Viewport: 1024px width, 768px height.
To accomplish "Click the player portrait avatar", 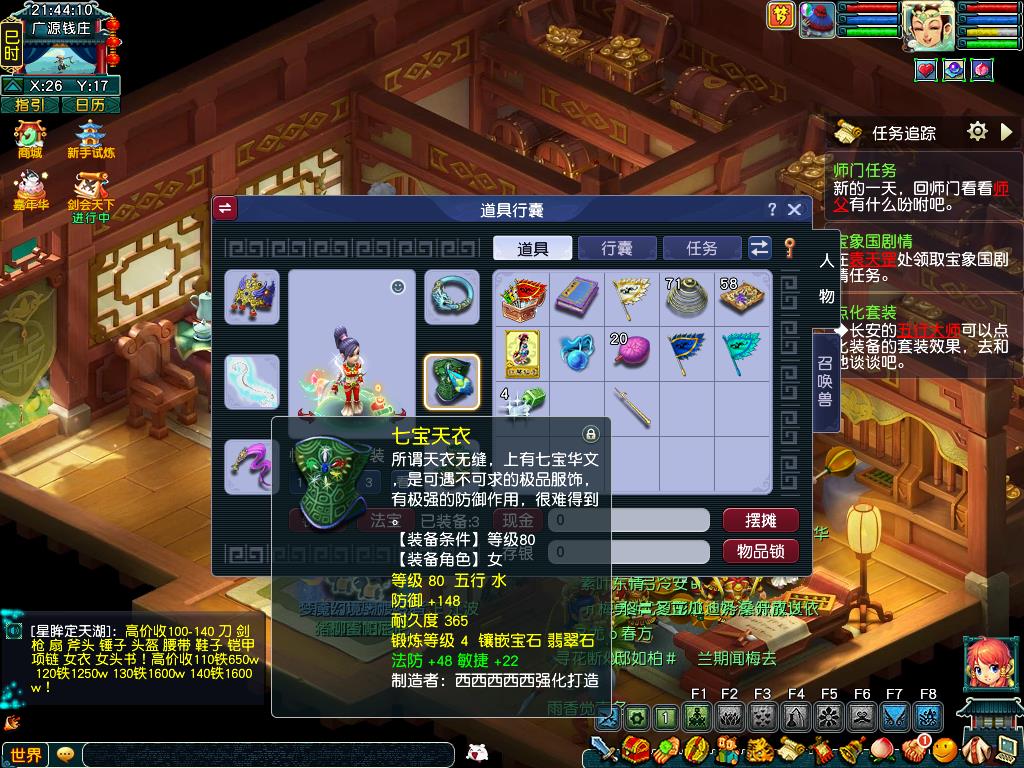I will (927, 26).
